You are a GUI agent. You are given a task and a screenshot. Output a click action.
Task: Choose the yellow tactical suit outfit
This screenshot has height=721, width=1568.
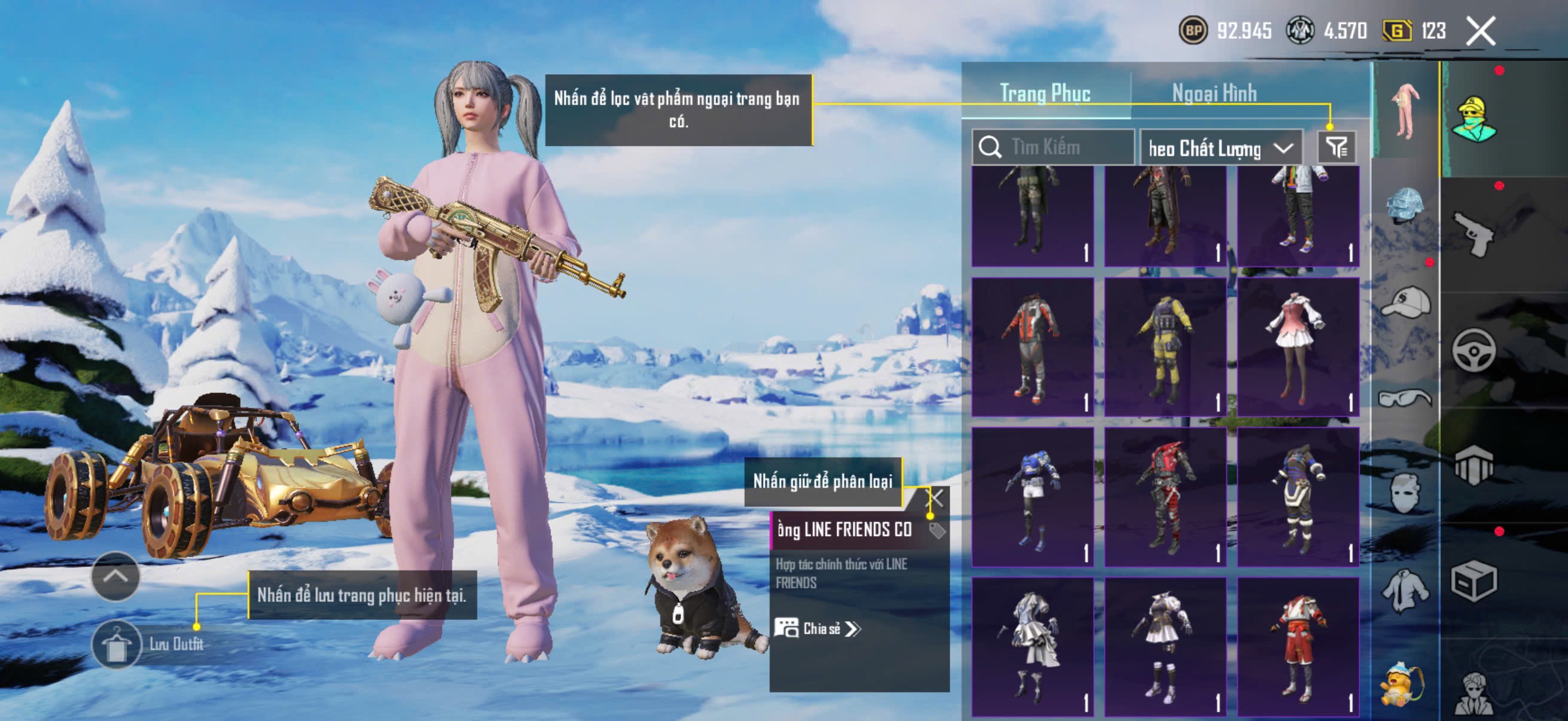[x=1164, y=347]
